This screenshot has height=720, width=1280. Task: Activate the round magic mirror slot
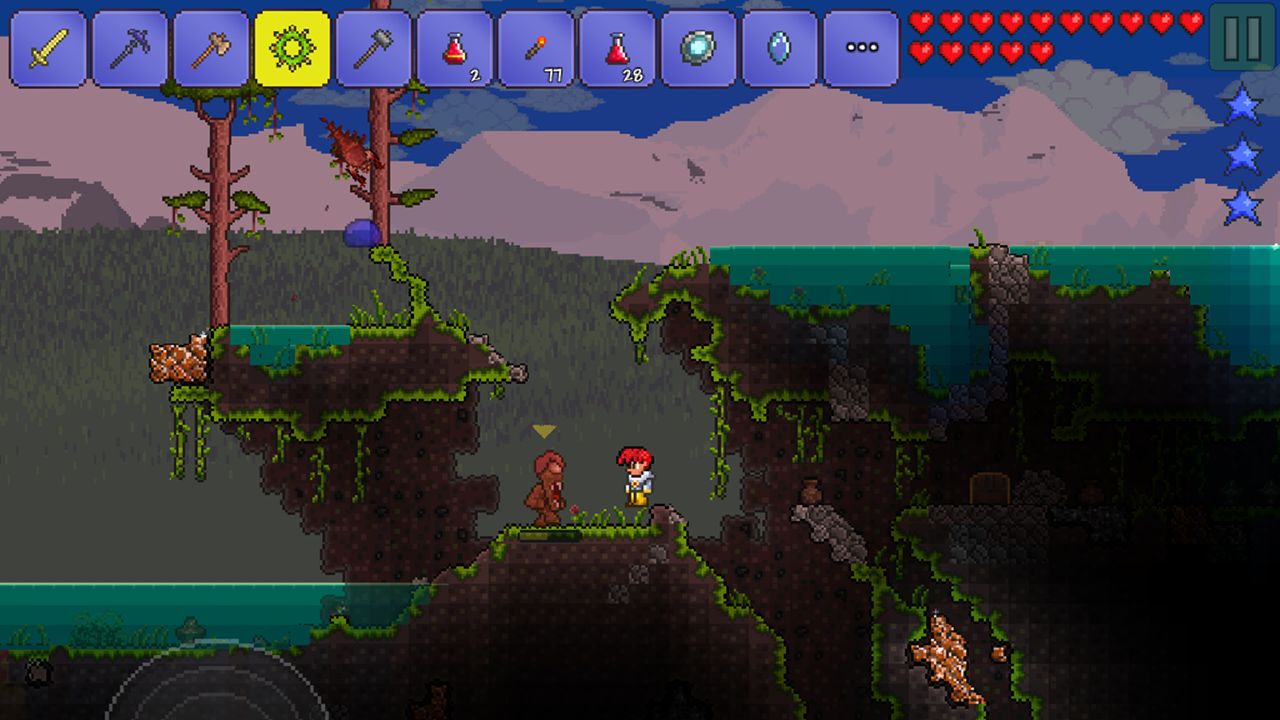(x=698, y=48)
